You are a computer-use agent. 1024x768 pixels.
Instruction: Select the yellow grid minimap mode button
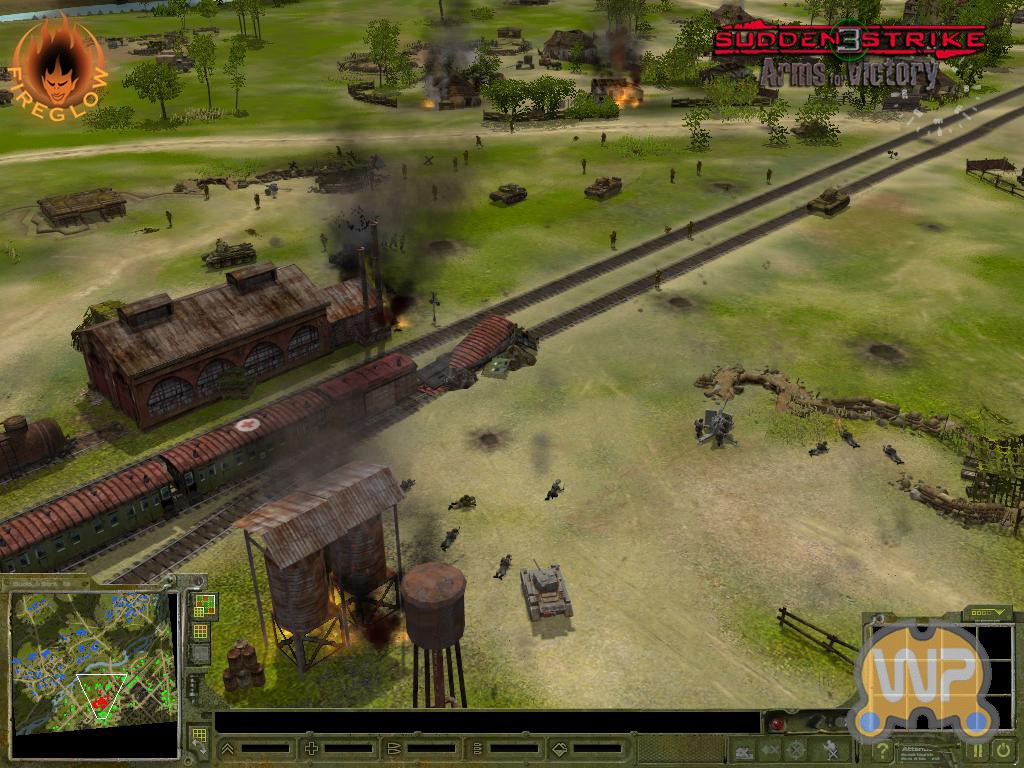click(200, 631)
